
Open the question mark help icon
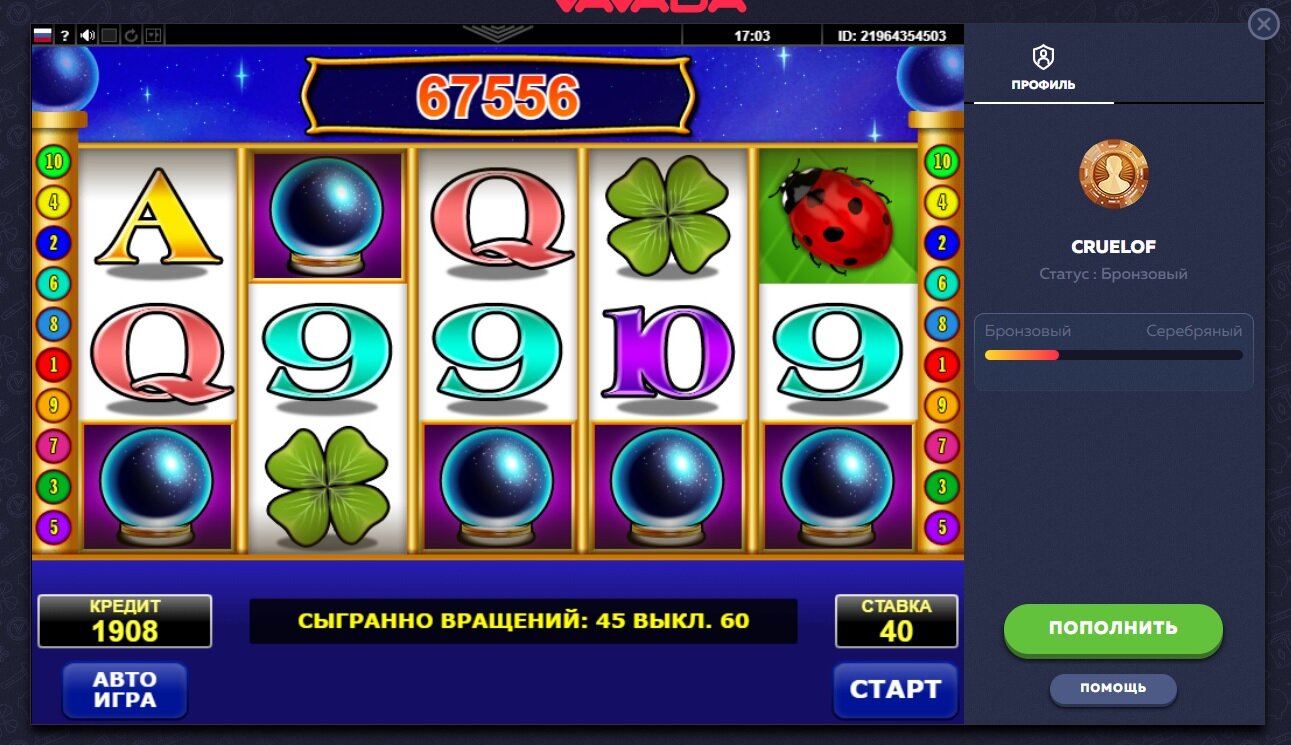coord(65,36)
